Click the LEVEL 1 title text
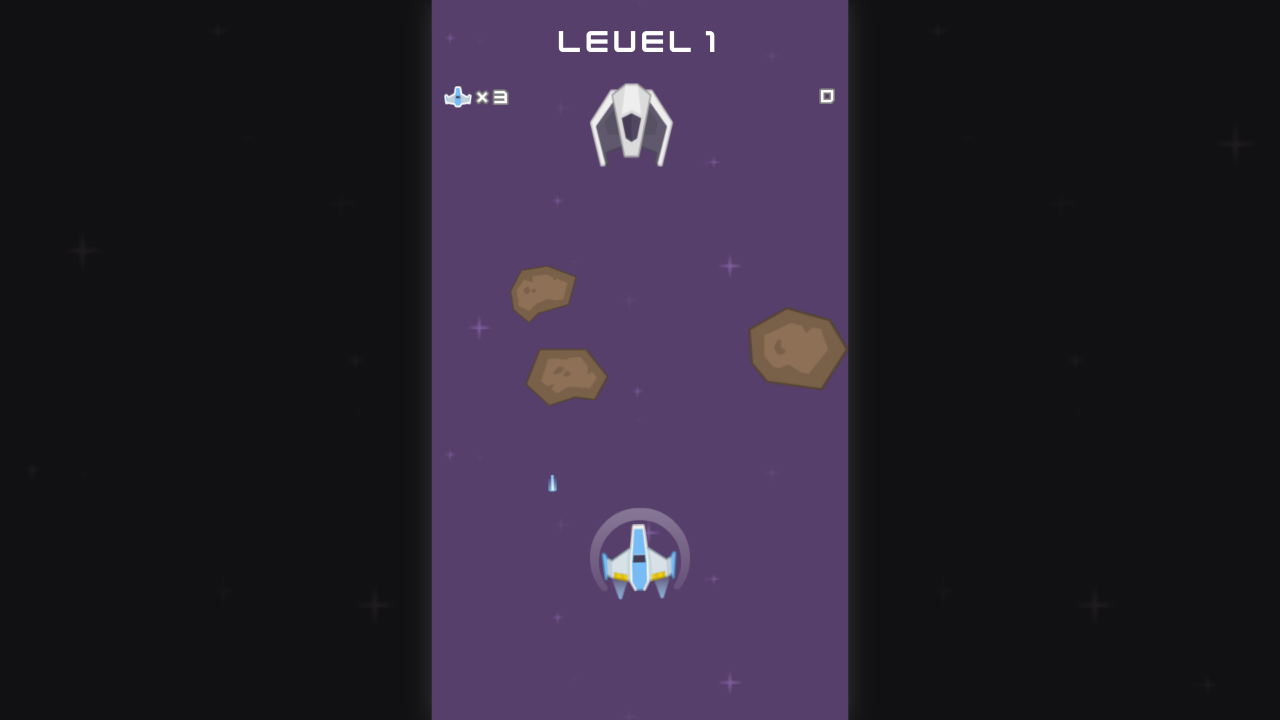 click(x=637, y=41)
